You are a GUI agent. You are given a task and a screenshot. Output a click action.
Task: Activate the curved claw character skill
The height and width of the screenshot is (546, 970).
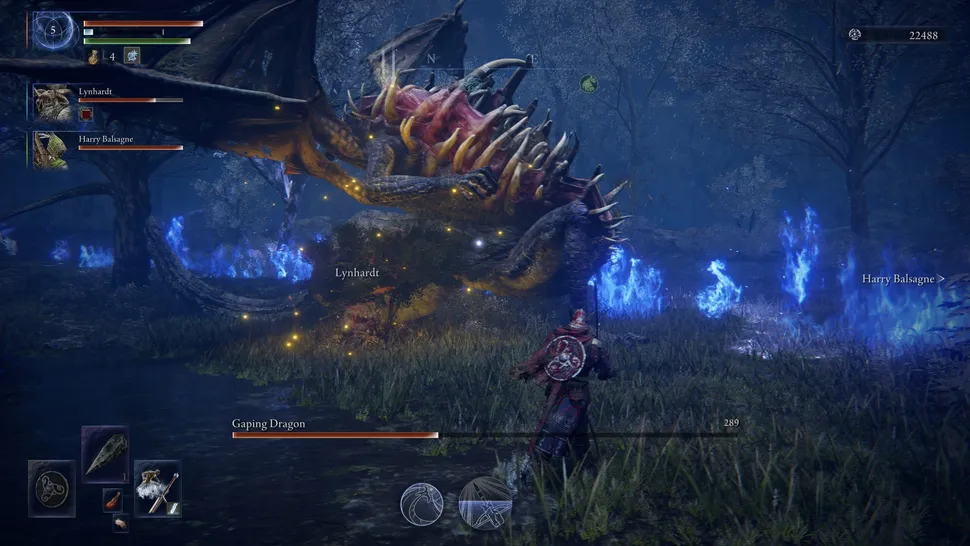[422, 503]
